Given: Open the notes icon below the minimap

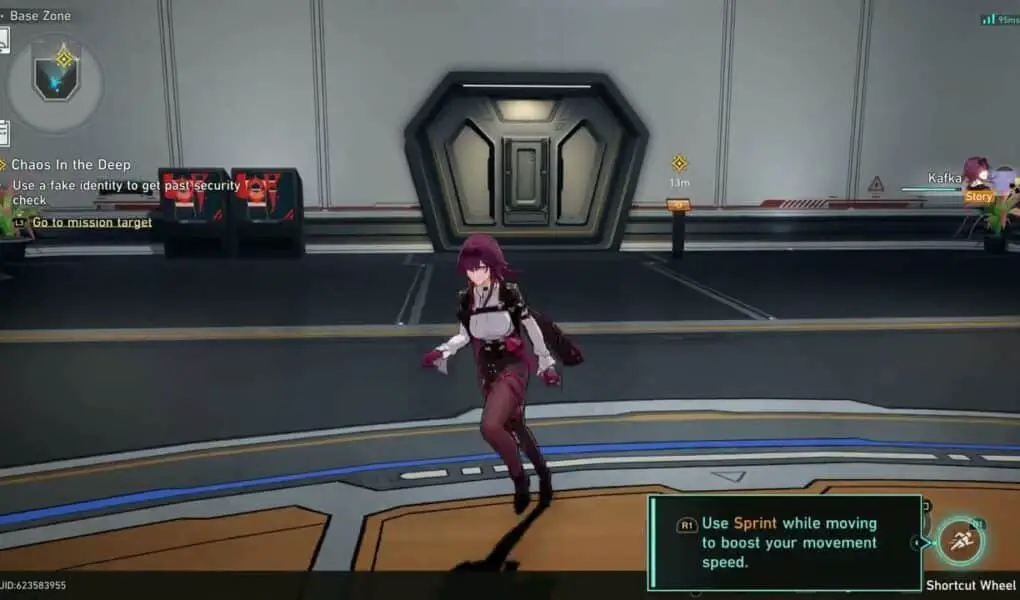Looking at the screenshot, I should point(4,133).
